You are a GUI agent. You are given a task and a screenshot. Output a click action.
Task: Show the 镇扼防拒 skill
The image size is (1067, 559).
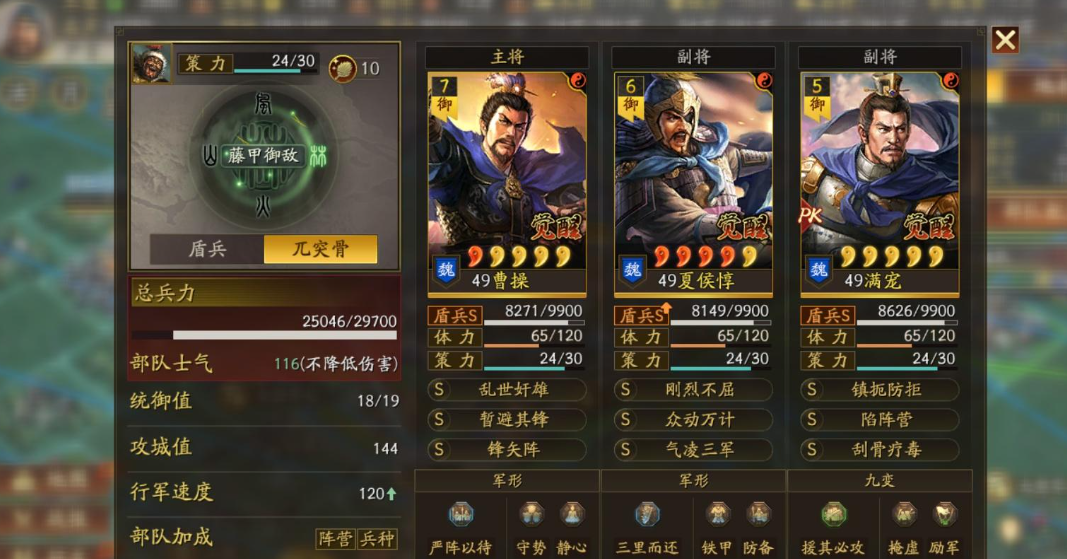[x=879, y=390]
